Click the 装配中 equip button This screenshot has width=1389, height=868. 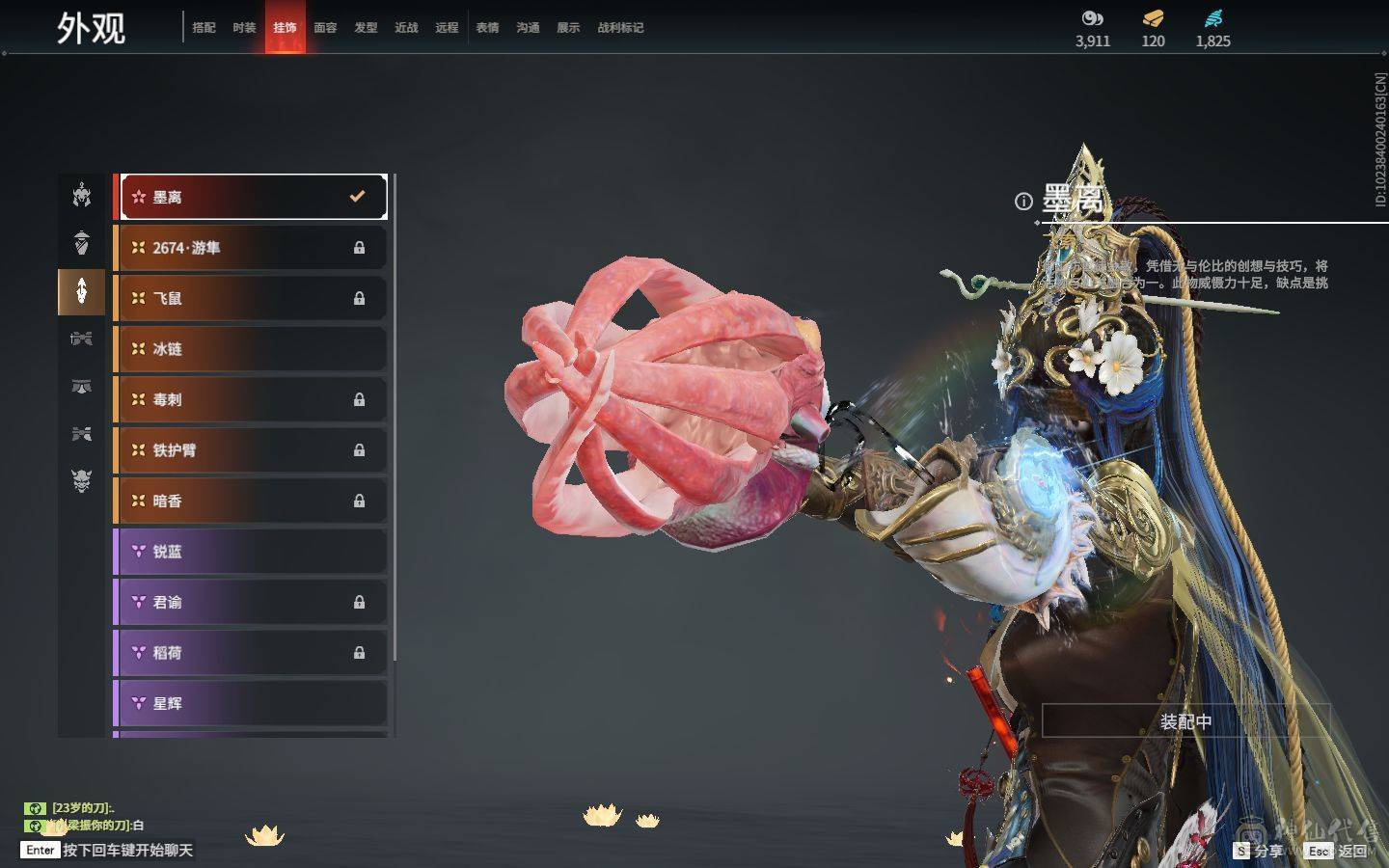click(x=1185, y=721)
